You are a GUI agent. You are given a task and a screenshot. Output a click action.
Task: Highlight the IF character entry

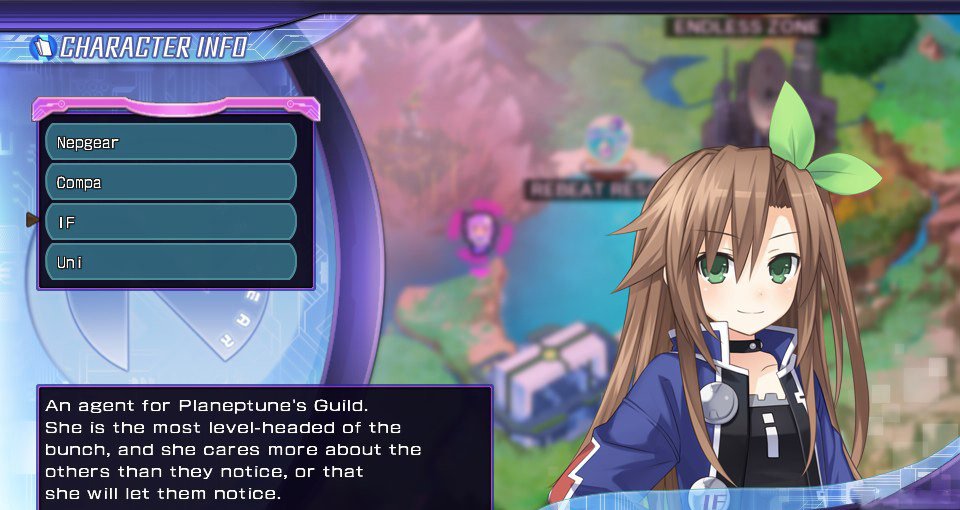coord(171,222)
